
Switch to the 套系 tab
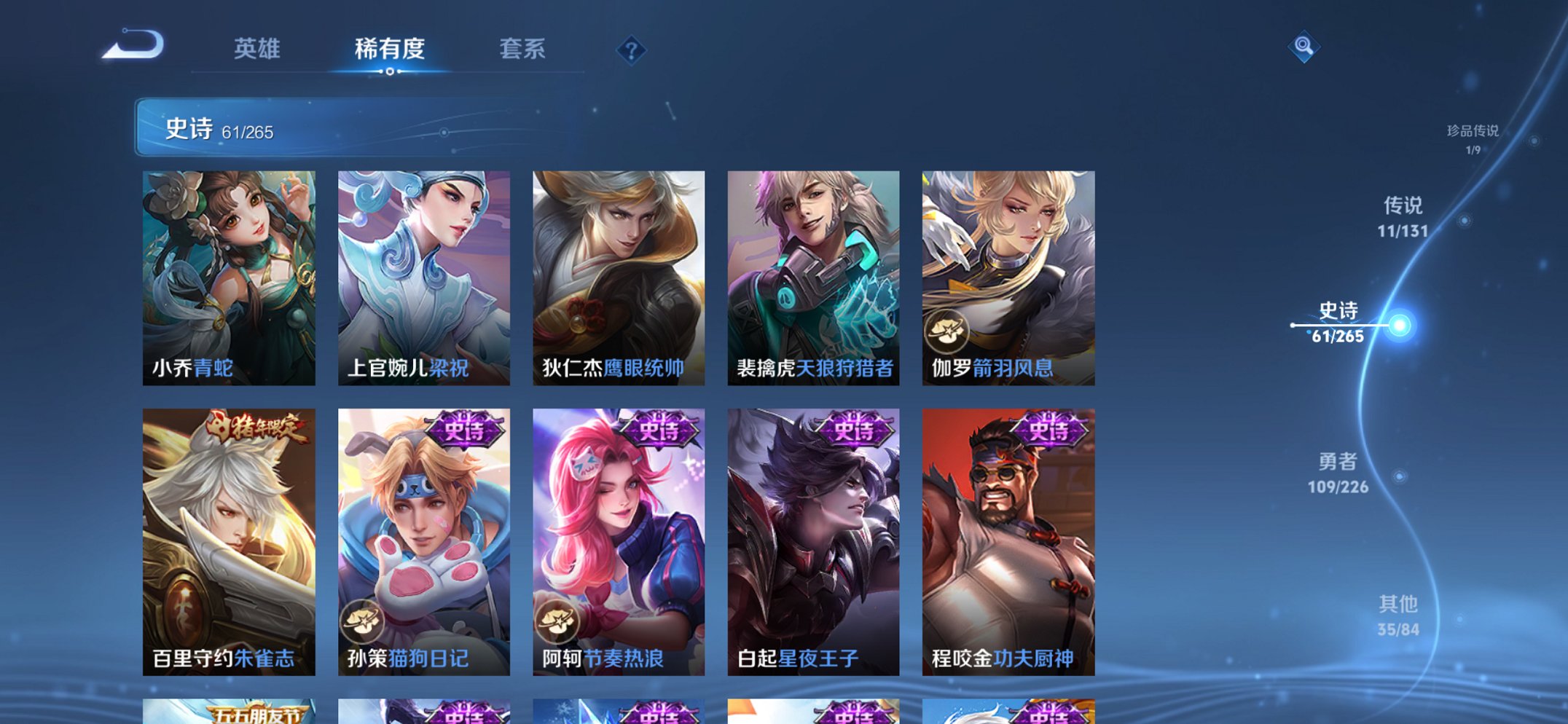coord(521,49)
